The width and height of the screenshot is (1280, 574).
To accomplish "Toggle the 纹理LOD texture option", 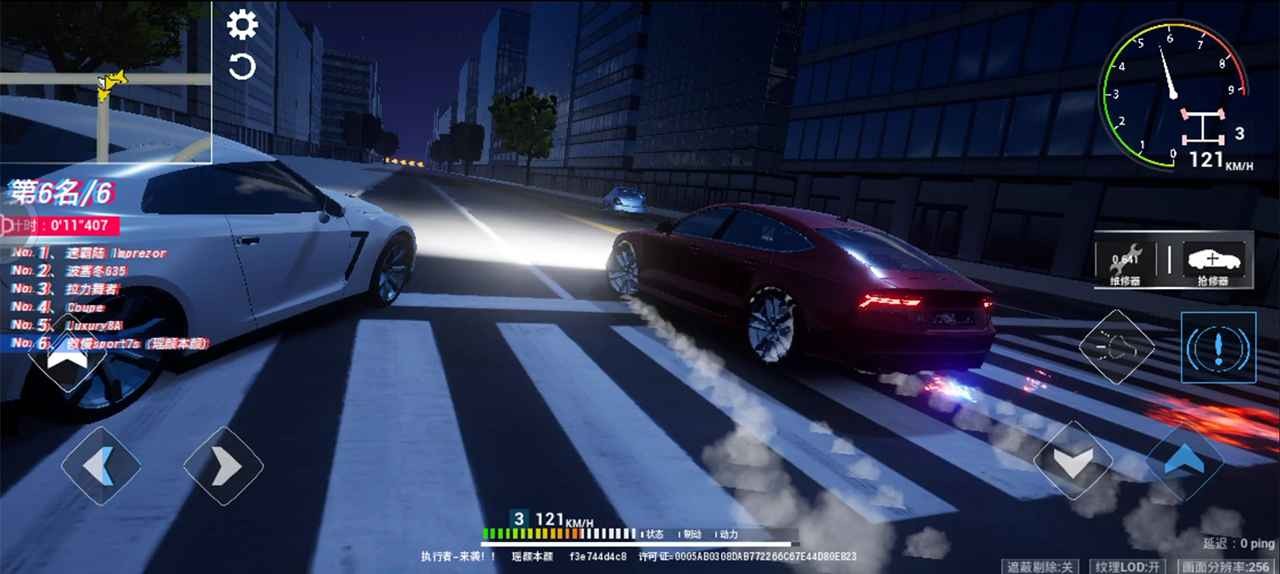I will [1125, 566].
